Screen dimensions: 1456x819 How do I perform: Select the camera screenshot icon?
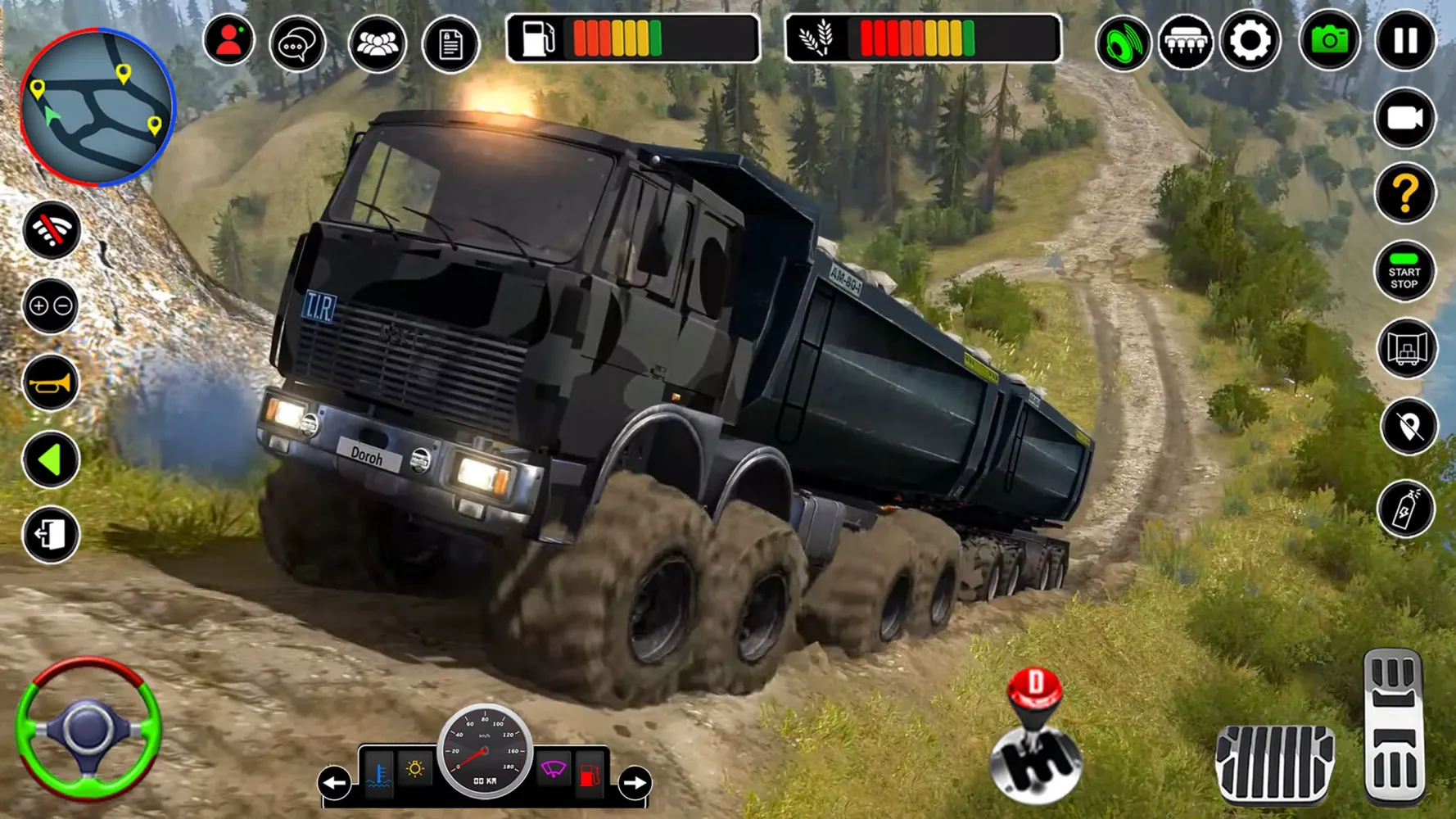pyautogui.click(x=1327, y=38)
